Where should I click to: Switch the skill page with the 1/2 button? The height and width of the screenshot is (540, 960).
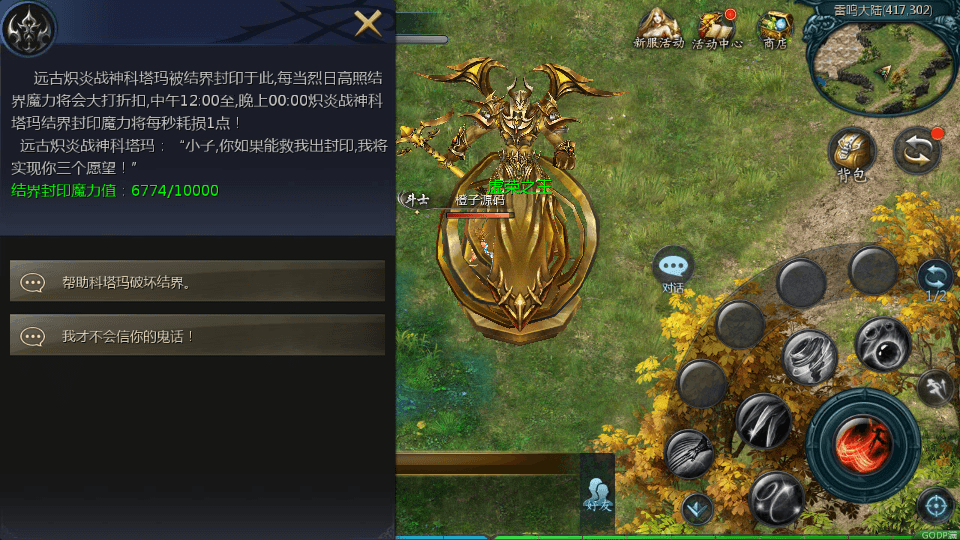click(935, 279)
